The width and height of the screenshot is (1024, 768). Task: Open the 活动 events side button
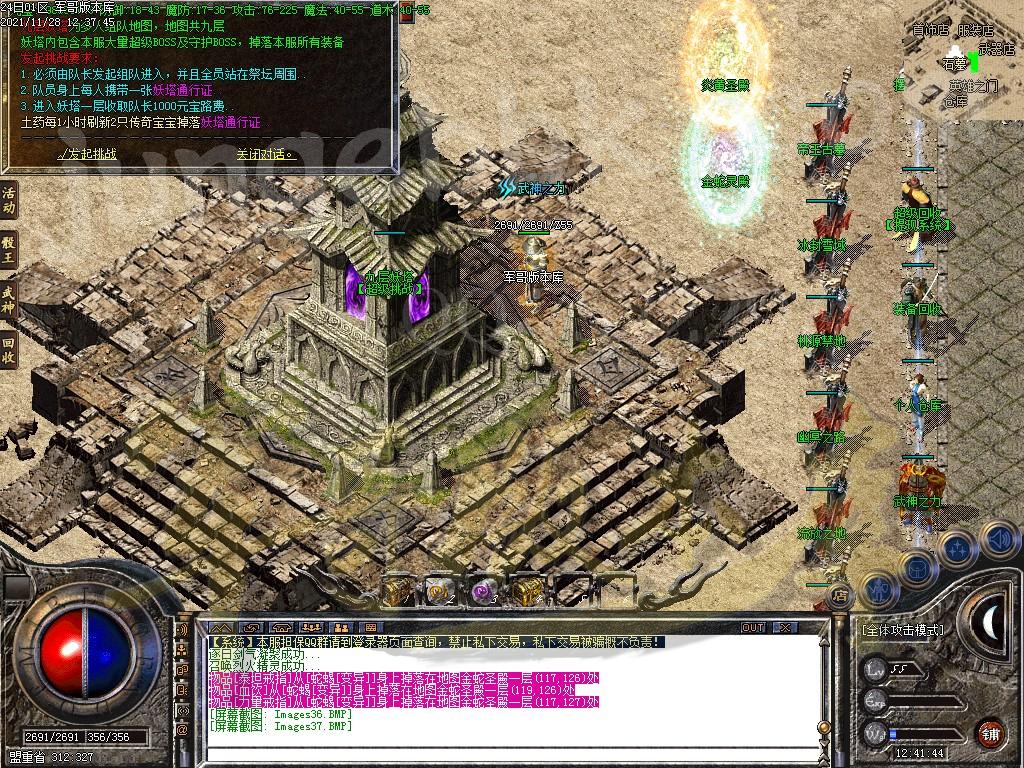[9, 201]
